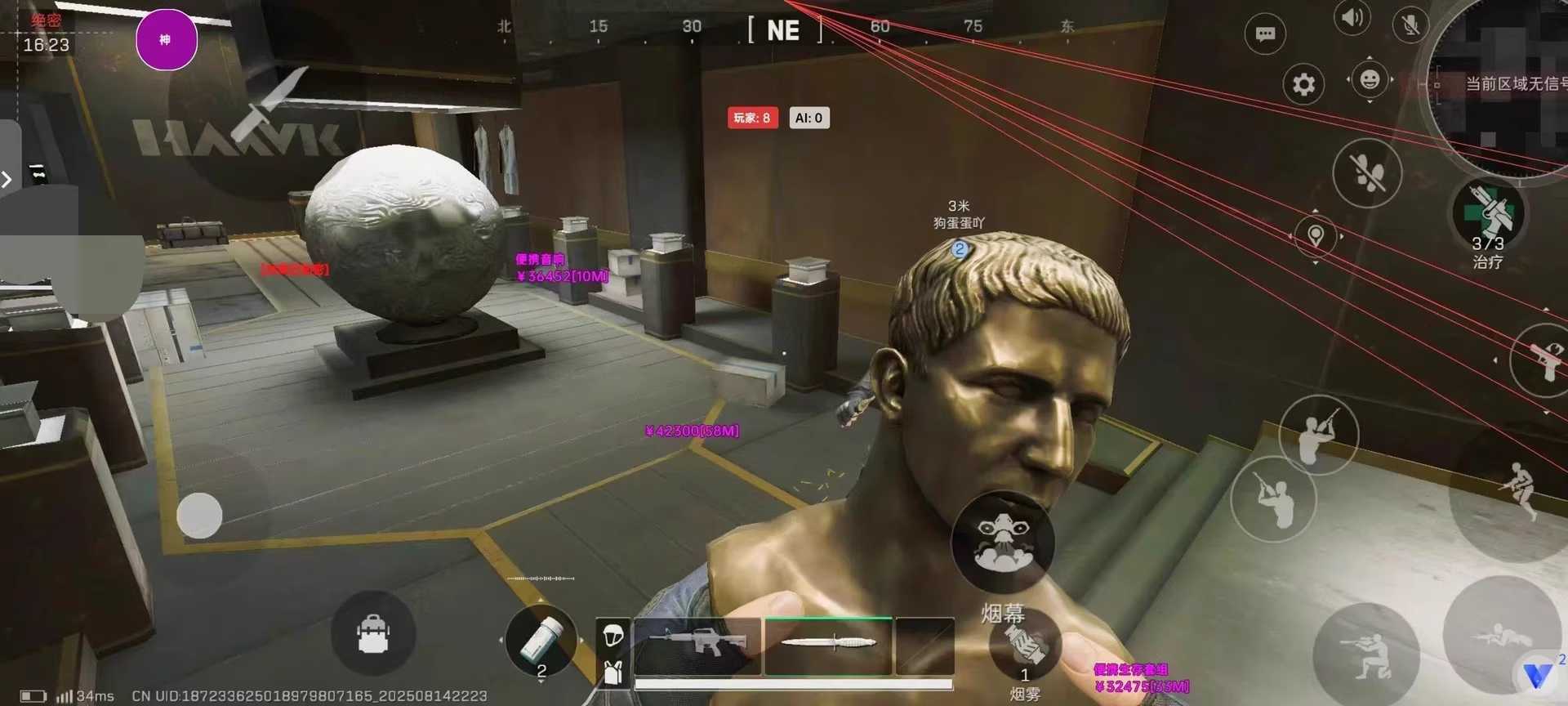Viewport: 1568px width, 706px height.
Task: Use the pill bottle consumable
Action: [541, 641]
